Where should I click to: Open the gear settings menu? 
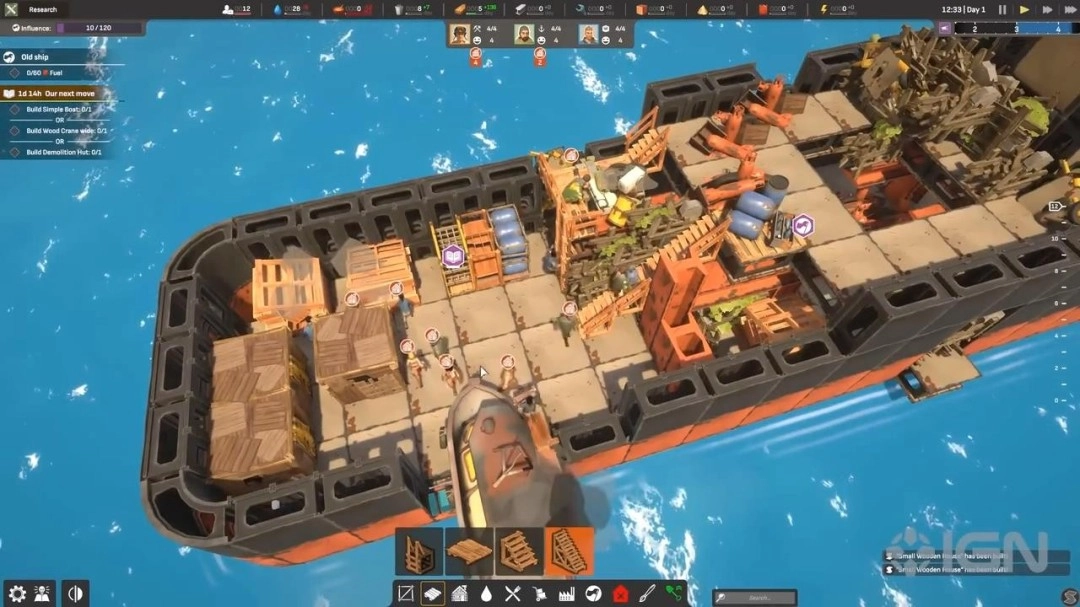click(16, 593)
